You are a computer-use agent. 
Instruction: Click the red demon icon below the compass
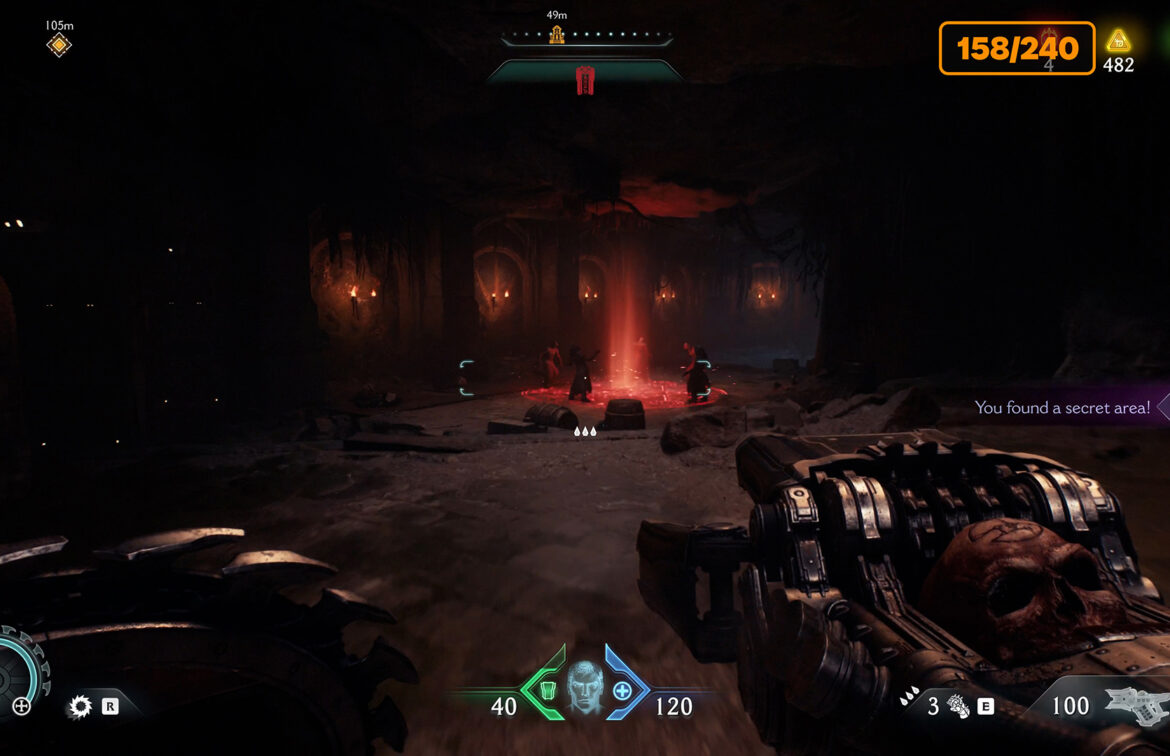[x=585, y=80]
